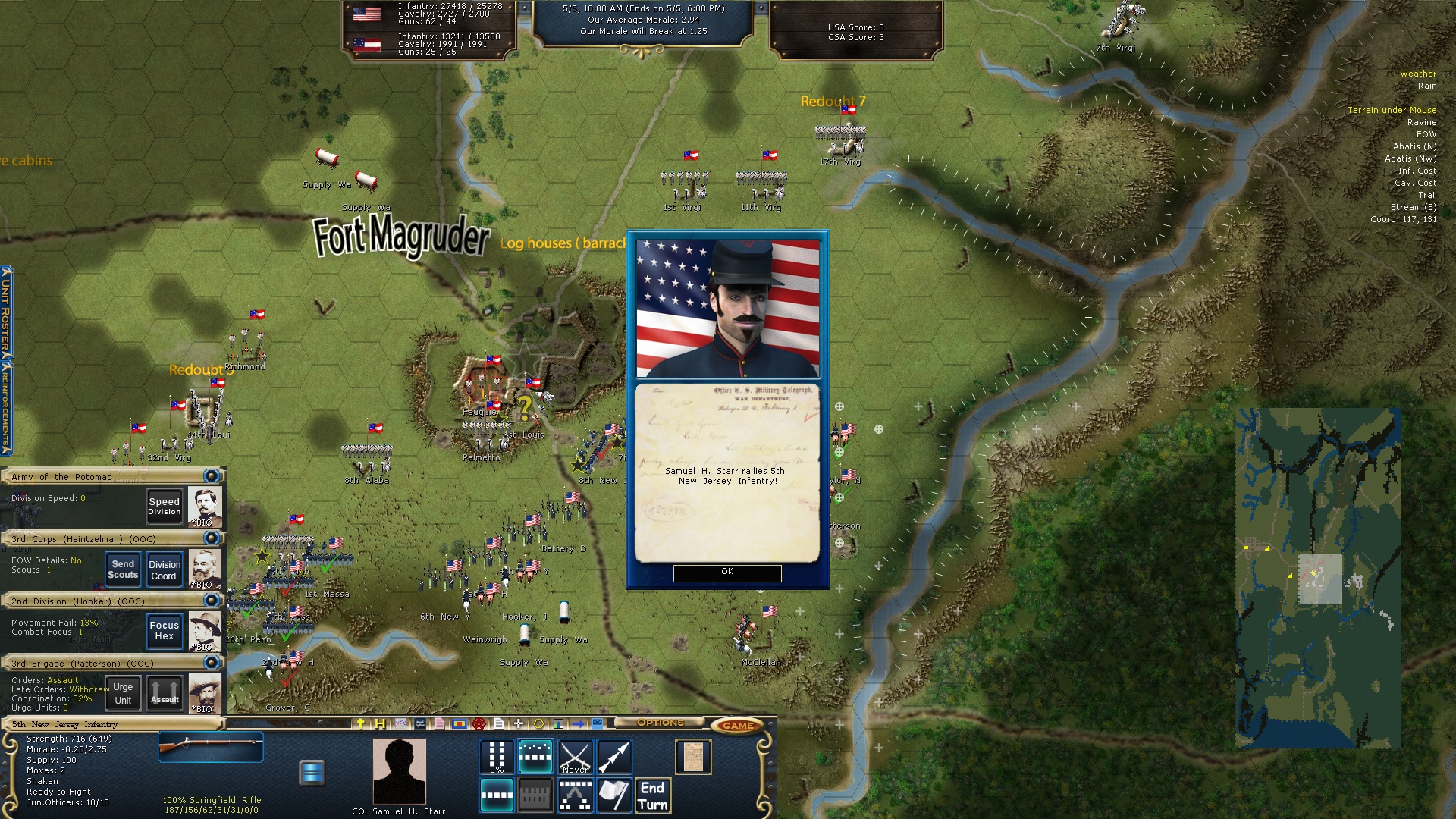The height and width of the screenshot is (819, 1456).
Task: Click the Springfield rifle weapon panel
Action: [211, 747]
